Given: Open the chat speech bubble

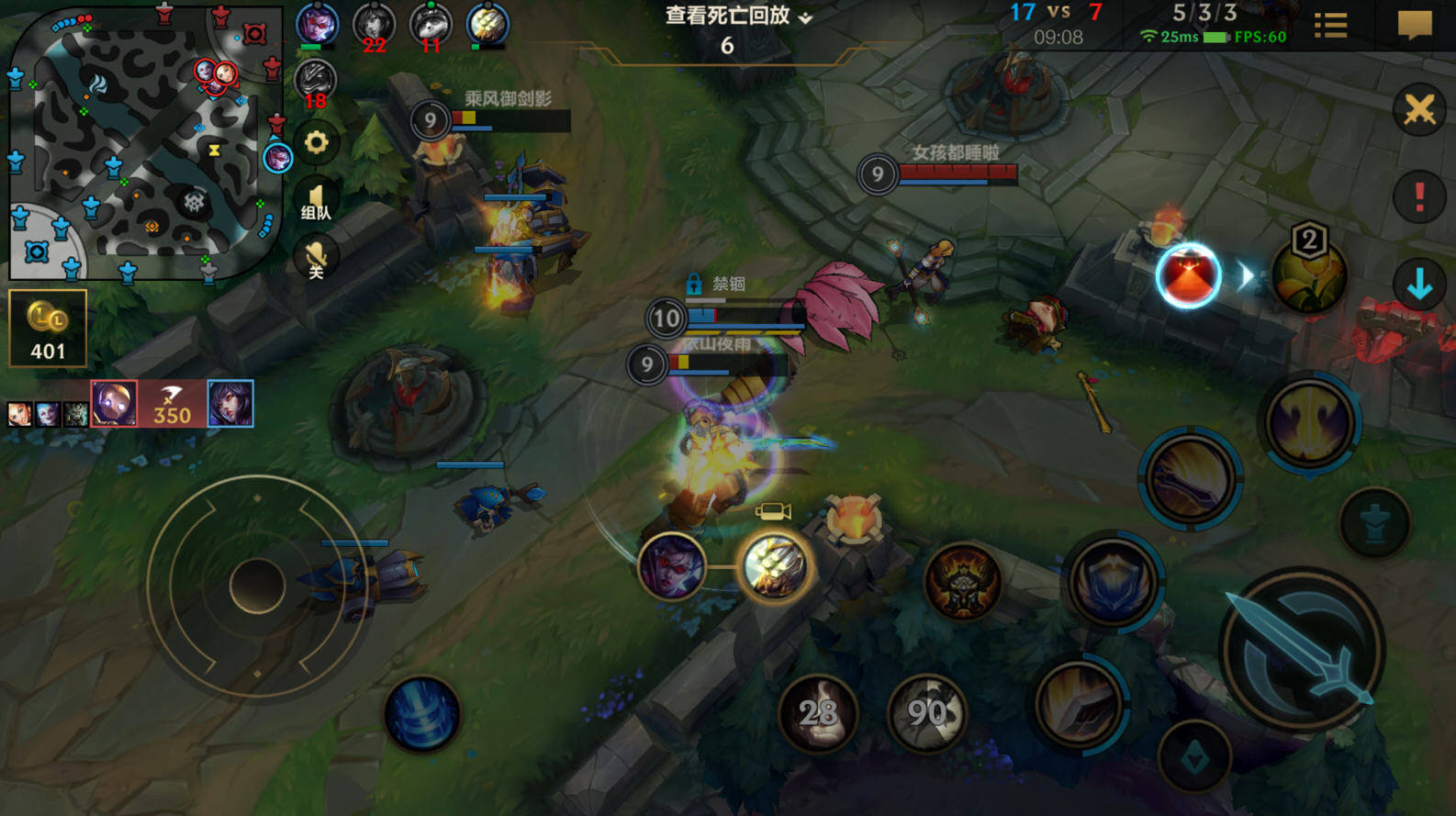Looking at the screenshot, I should 1414,25.
